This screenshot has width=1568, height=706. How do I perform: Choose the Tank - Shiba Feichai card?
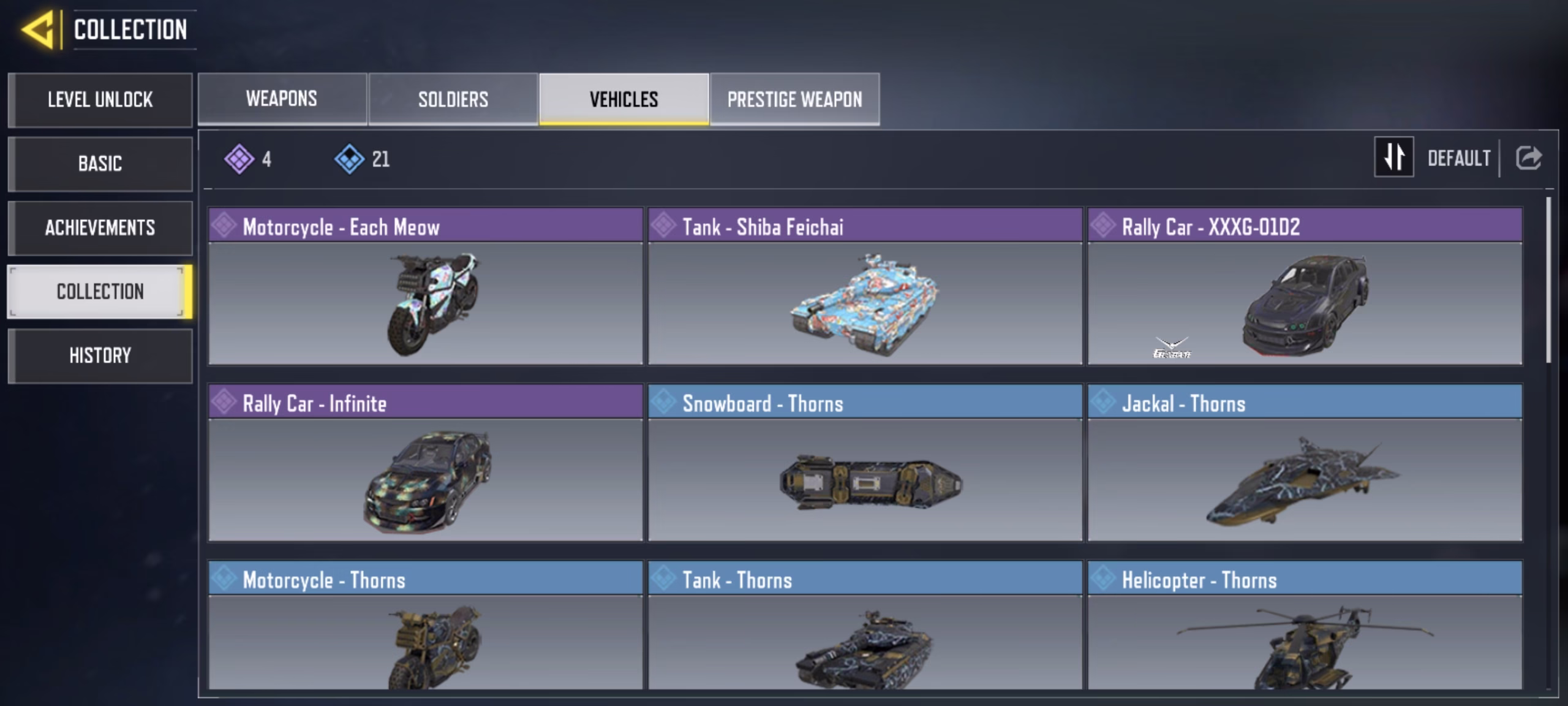click(865, 286)
